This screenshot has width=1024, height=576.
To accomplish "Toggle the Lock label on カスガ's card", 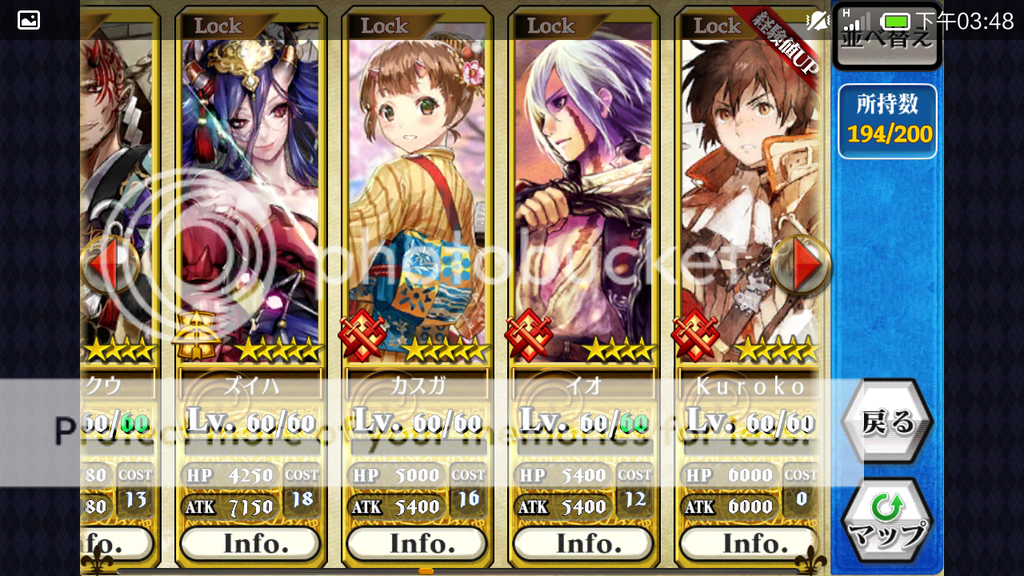I will pyautogui.click(x=384, y=25).
